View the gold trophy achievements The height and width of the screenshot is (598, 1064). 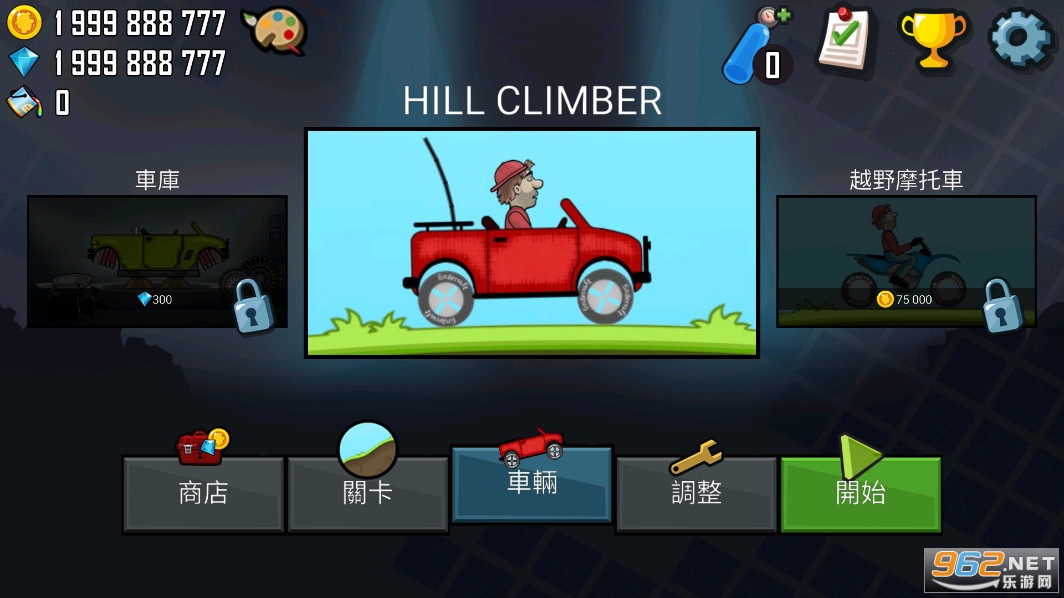click(x=932, y=39)
